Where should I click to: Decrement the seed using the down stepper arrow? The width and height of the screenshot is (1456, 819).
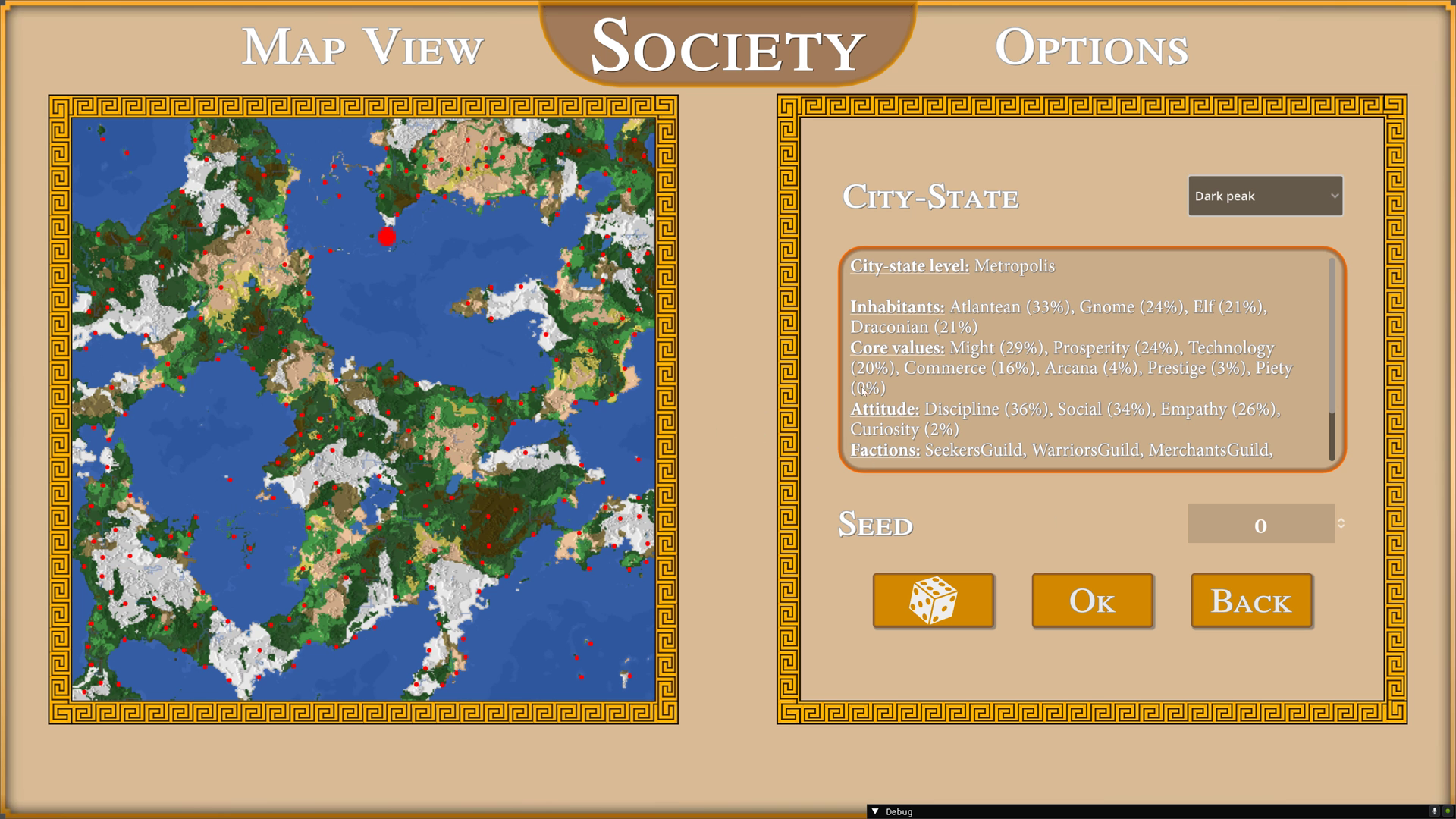click(x=1341, y=527)
